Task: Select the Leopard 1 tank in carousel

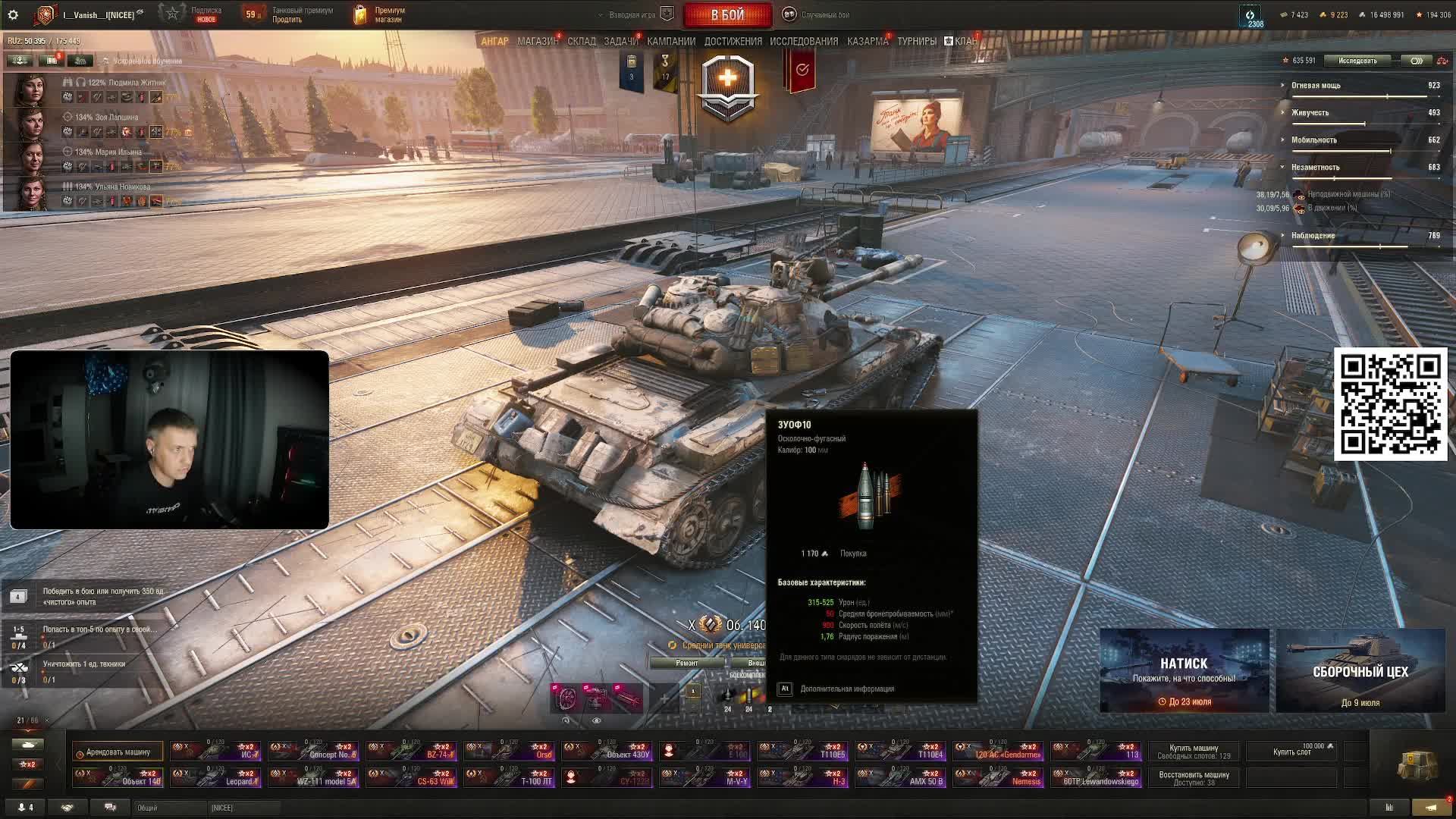Action: point(216,777)
